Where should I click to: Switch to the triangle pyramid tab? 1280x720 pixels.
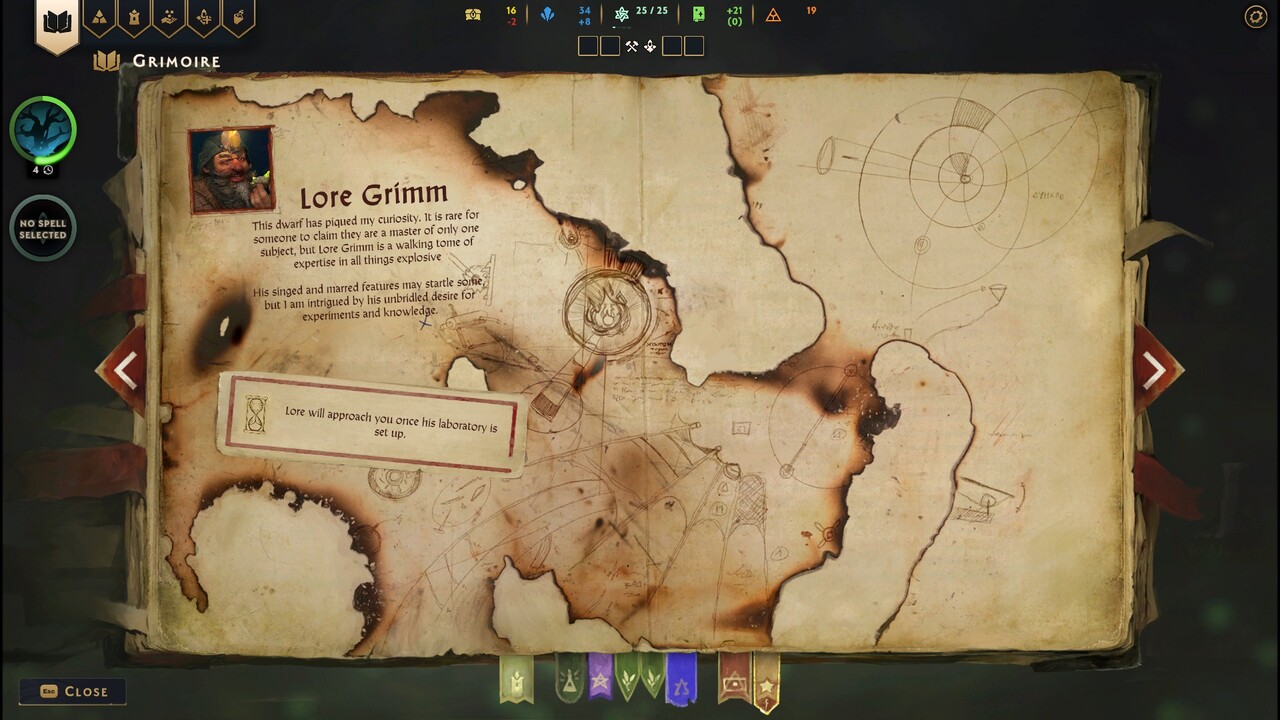99,17
